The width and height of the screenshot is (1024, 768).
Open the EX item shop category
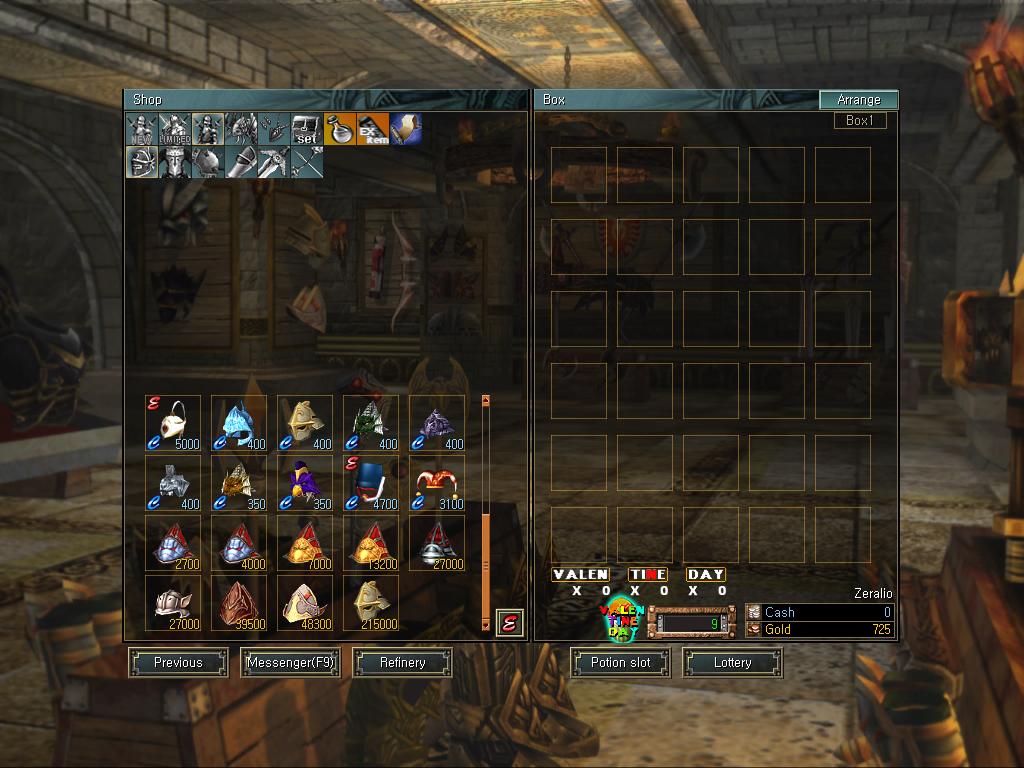pos(372,129)
